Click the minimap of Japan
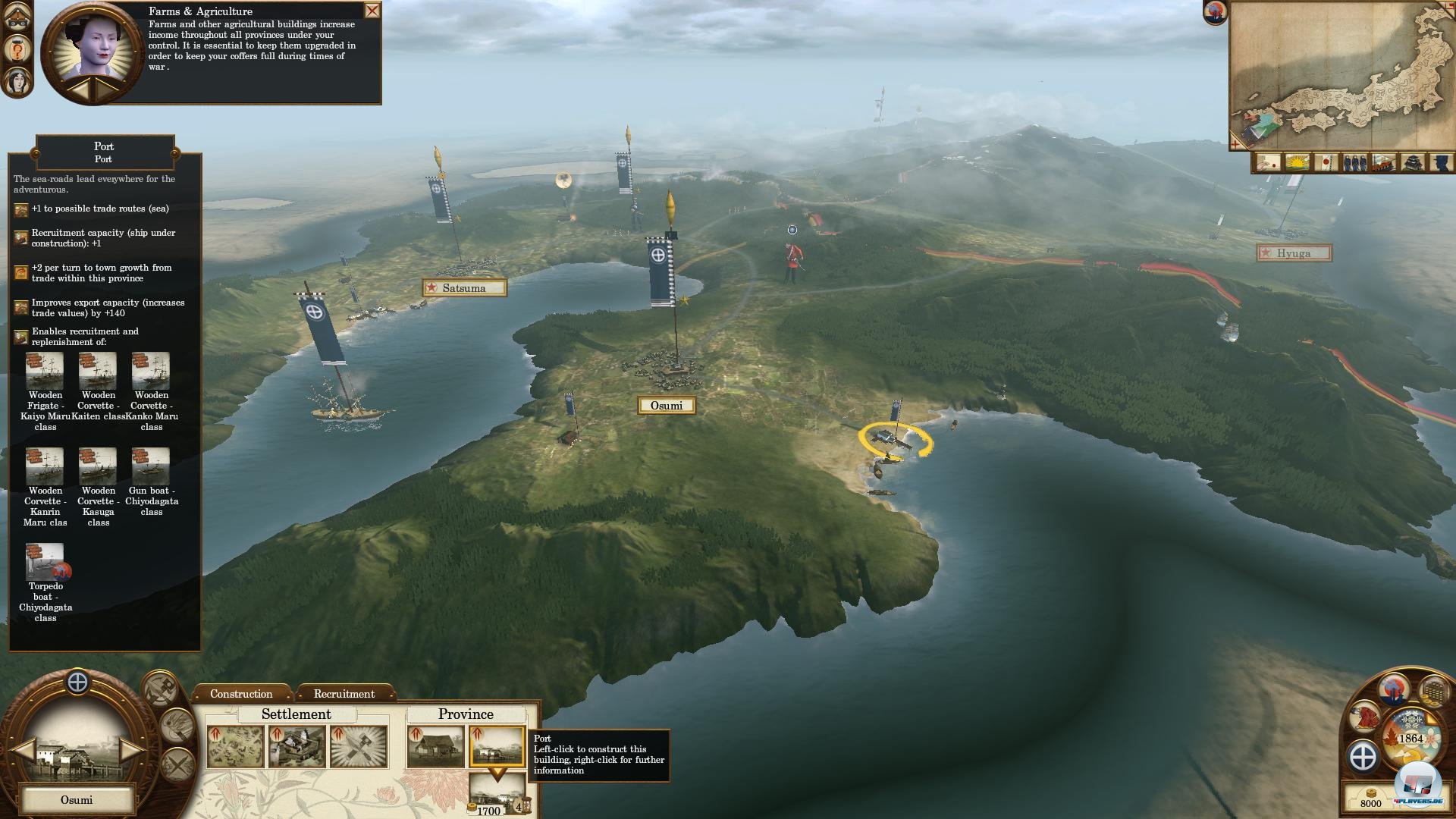Image resolution: width=1456 pixels, height=819 pixels. coord(1342,76)
